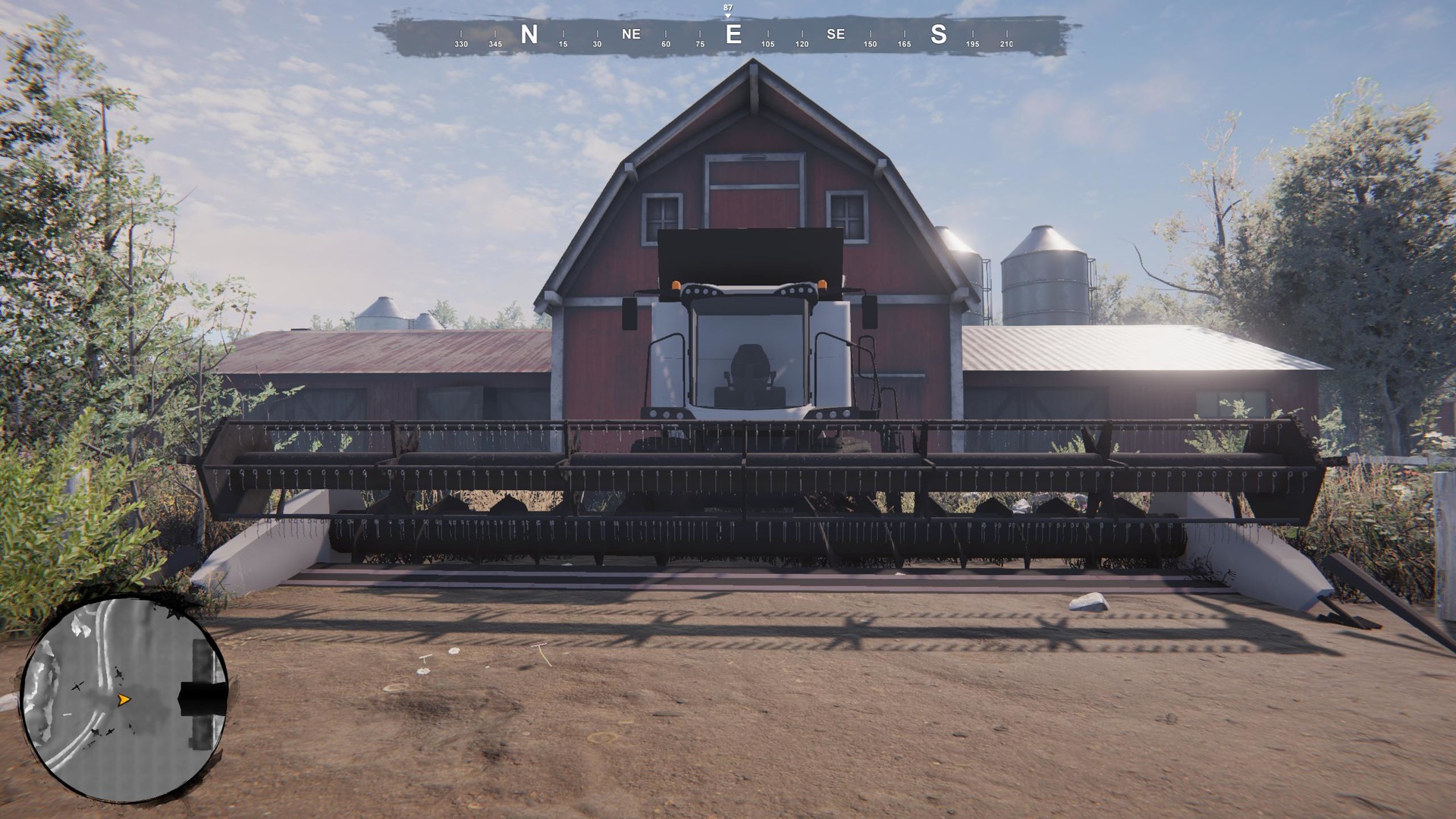Click the NE label on the compass bar
Screen dimensions: 1456x819
tap(632, 34)
